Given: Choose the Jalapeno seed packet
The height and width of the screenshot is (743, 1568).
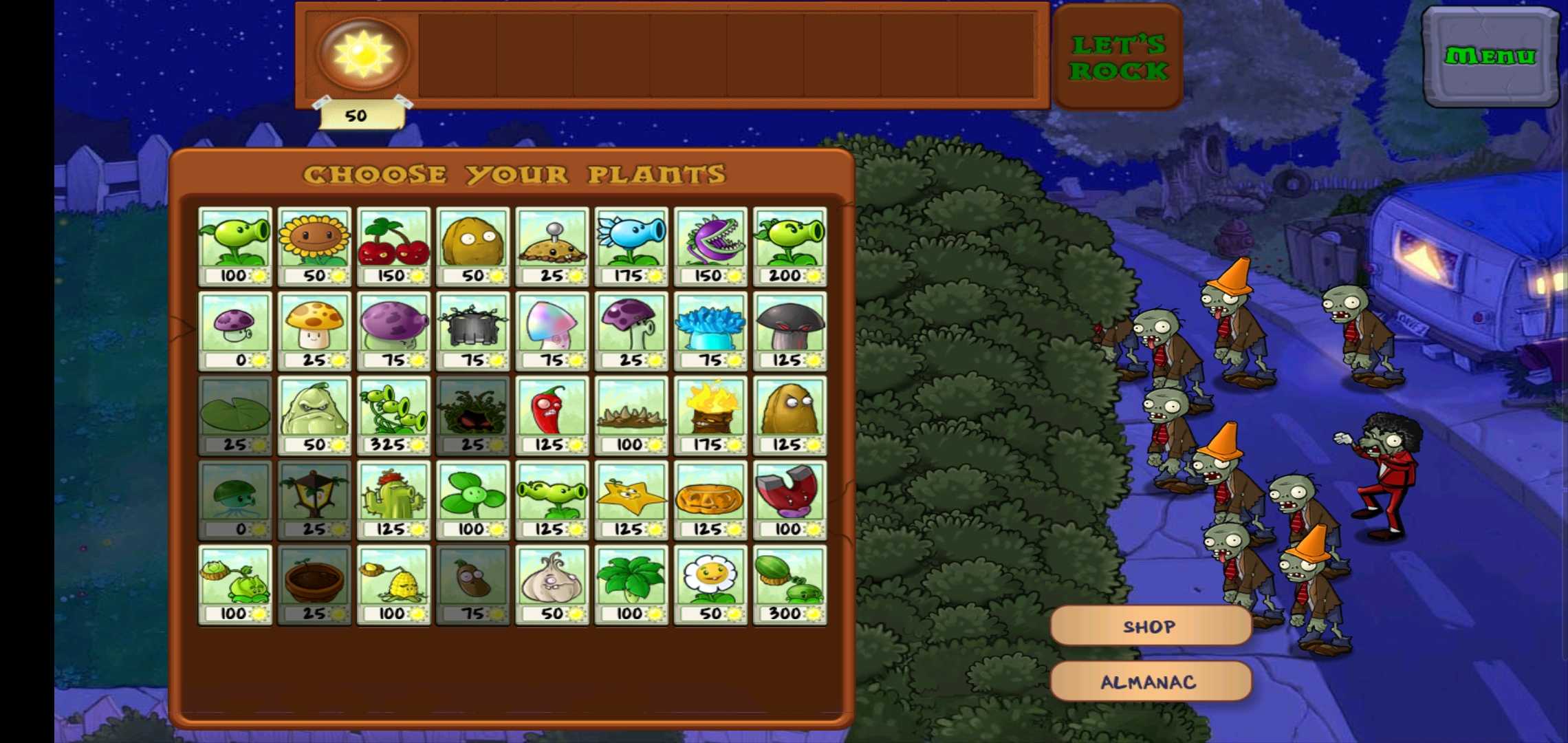Looking at the screenshot, I should [552, 416].
